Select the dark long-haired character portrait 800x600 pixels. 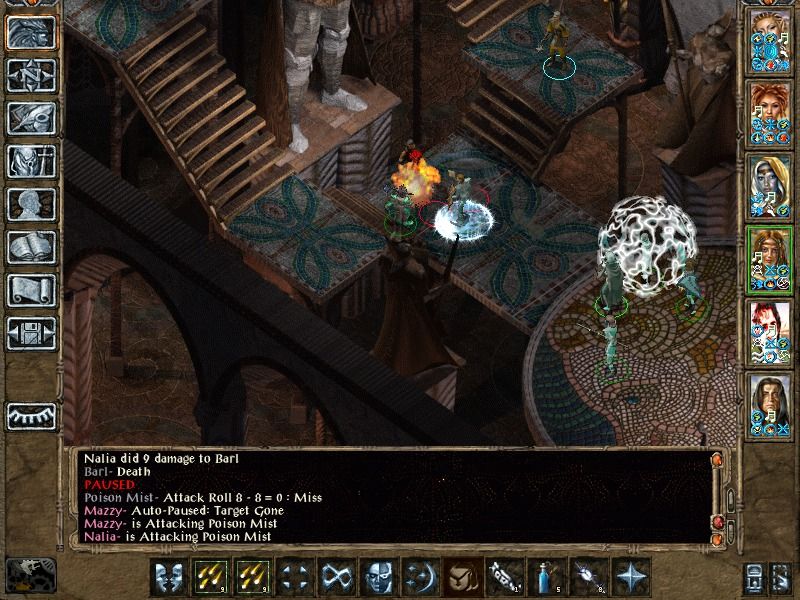point(770,402)
